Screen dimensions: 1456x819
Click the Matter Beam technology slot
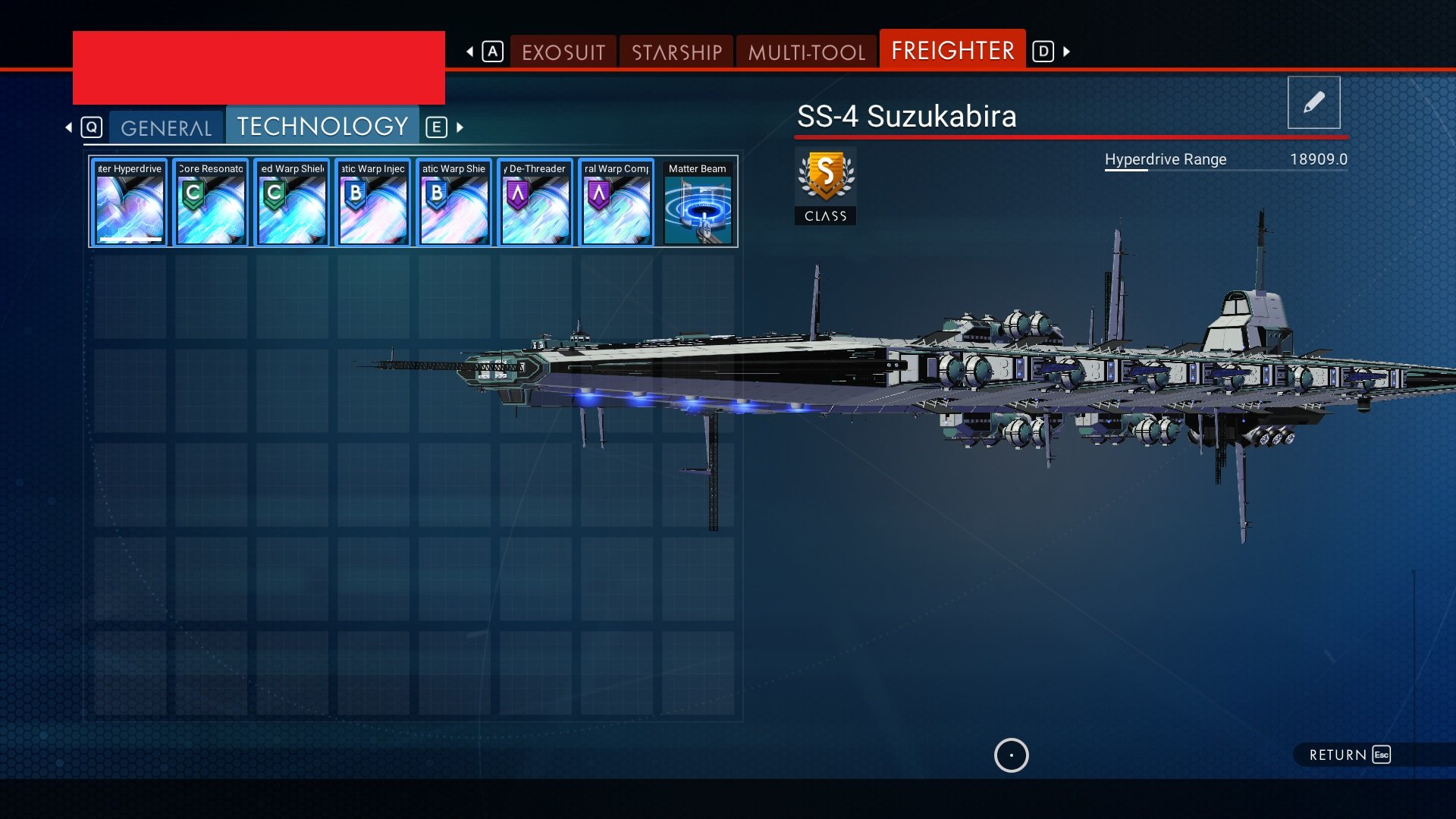(x=698, y=202)
